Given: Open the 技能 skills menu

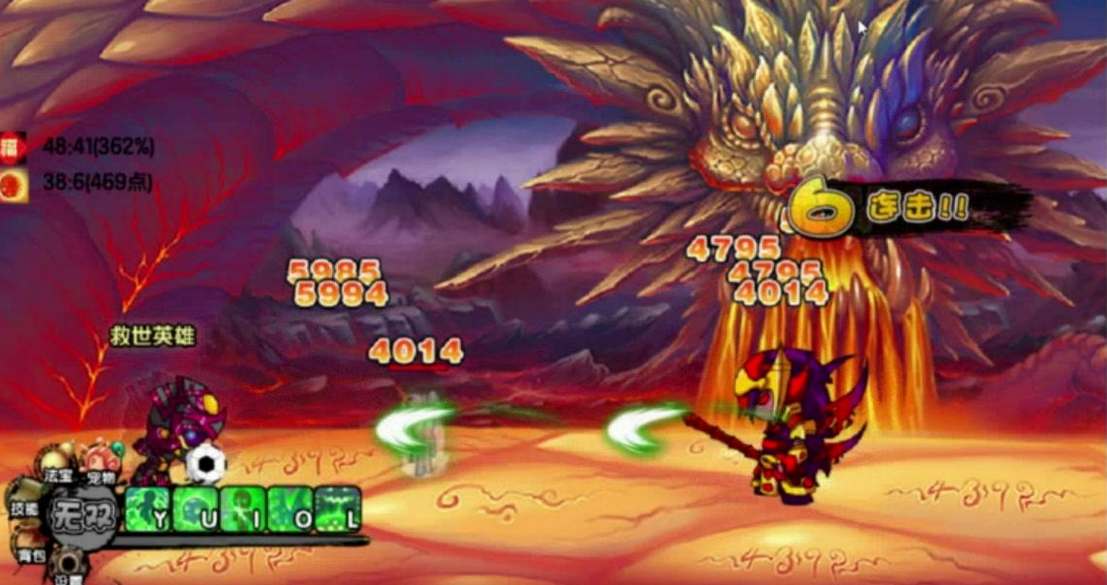Looking at the screenshot, I should click(24, 504).
